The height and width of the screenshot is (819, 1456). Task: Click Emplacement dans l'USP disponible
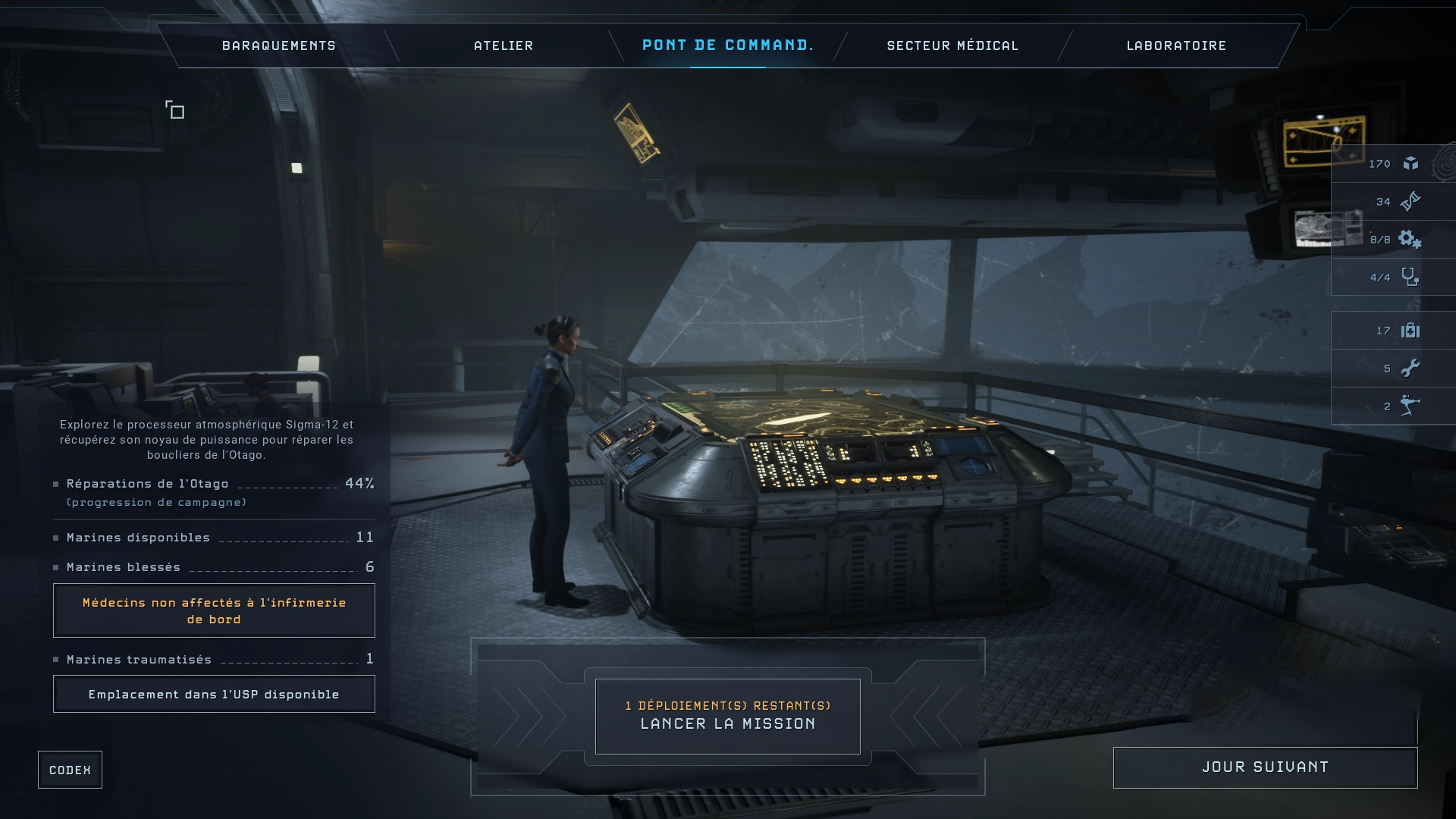(213, 693)
